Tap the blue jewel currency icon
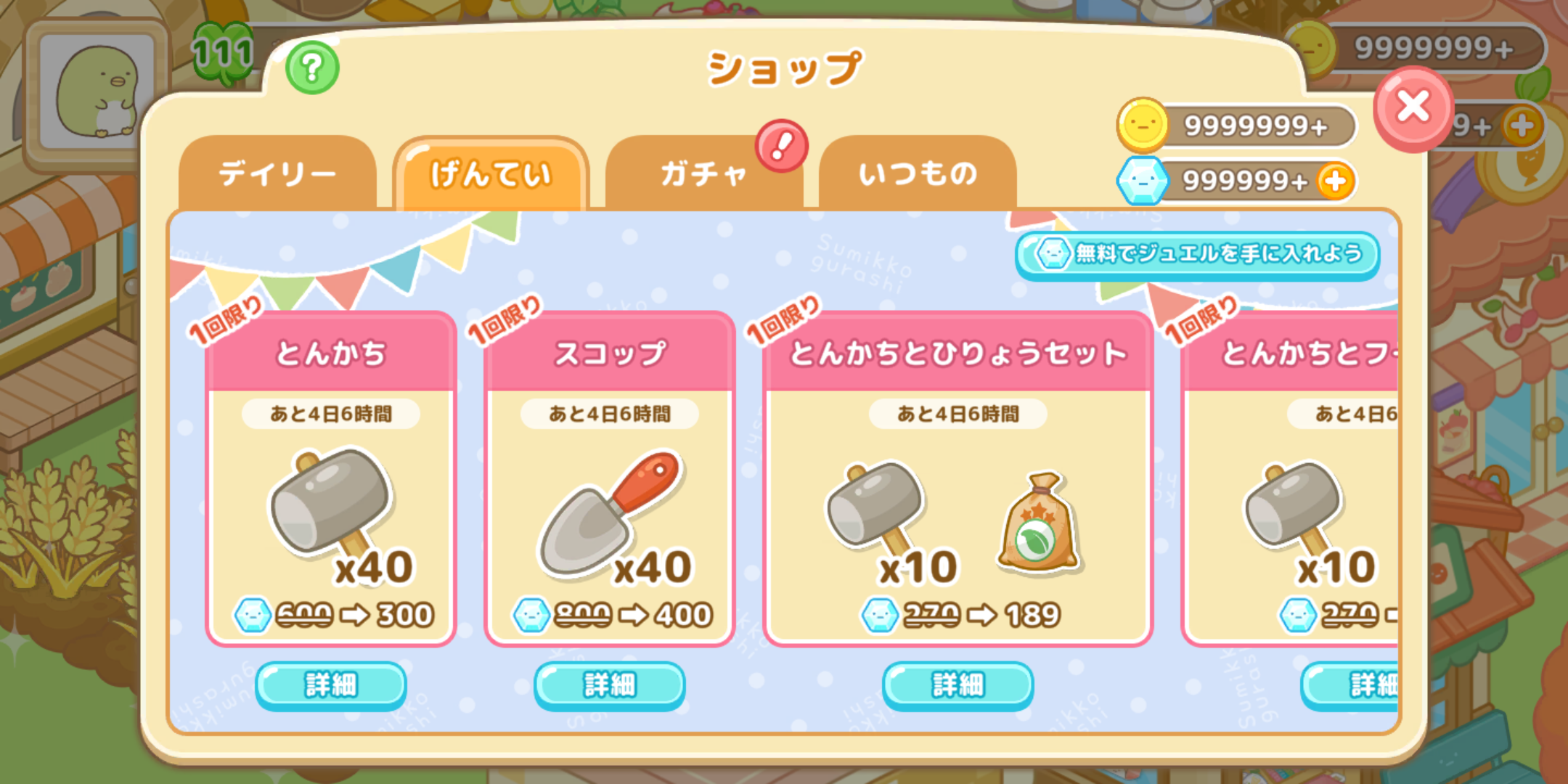 tap(1145, 181)
